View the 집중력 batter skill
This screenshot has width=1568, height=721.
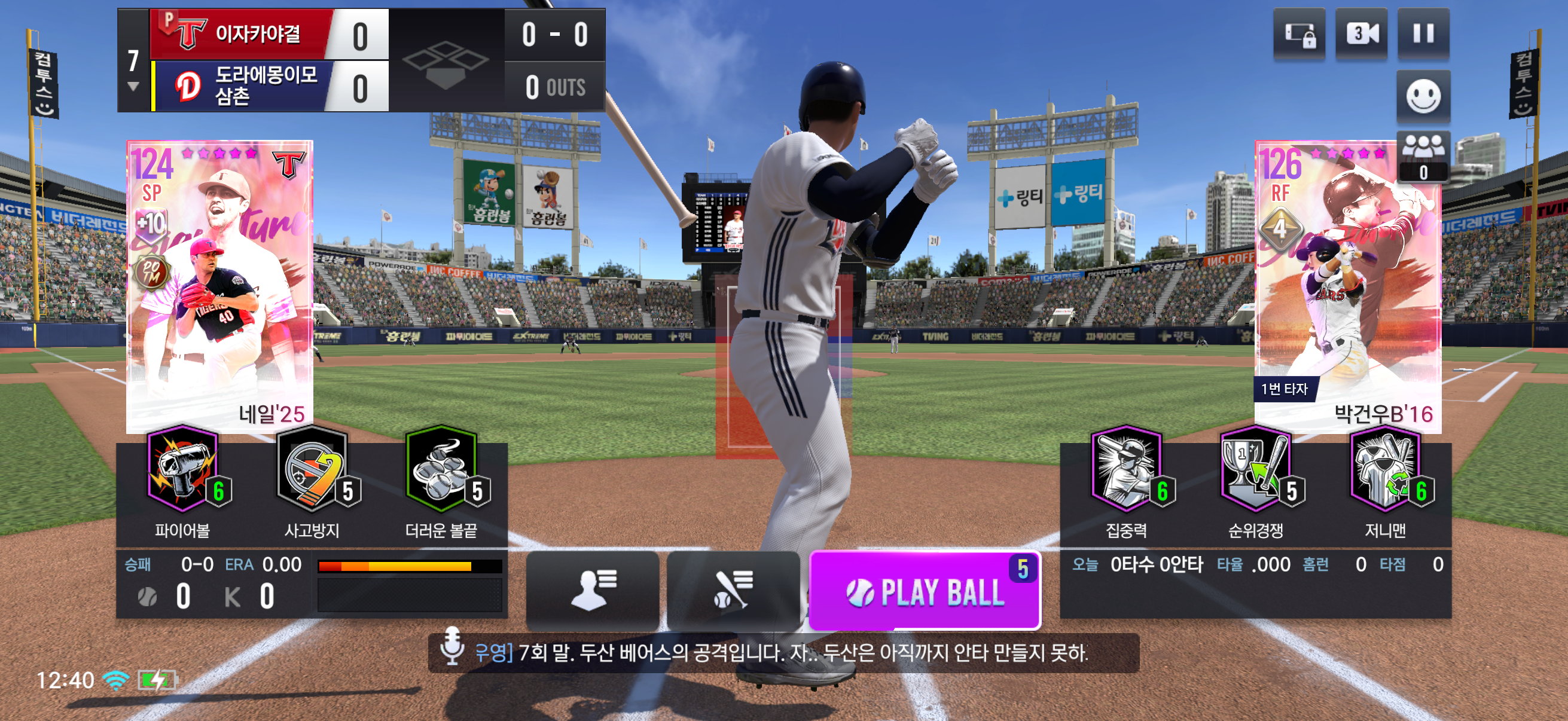tap(1126, 471)
